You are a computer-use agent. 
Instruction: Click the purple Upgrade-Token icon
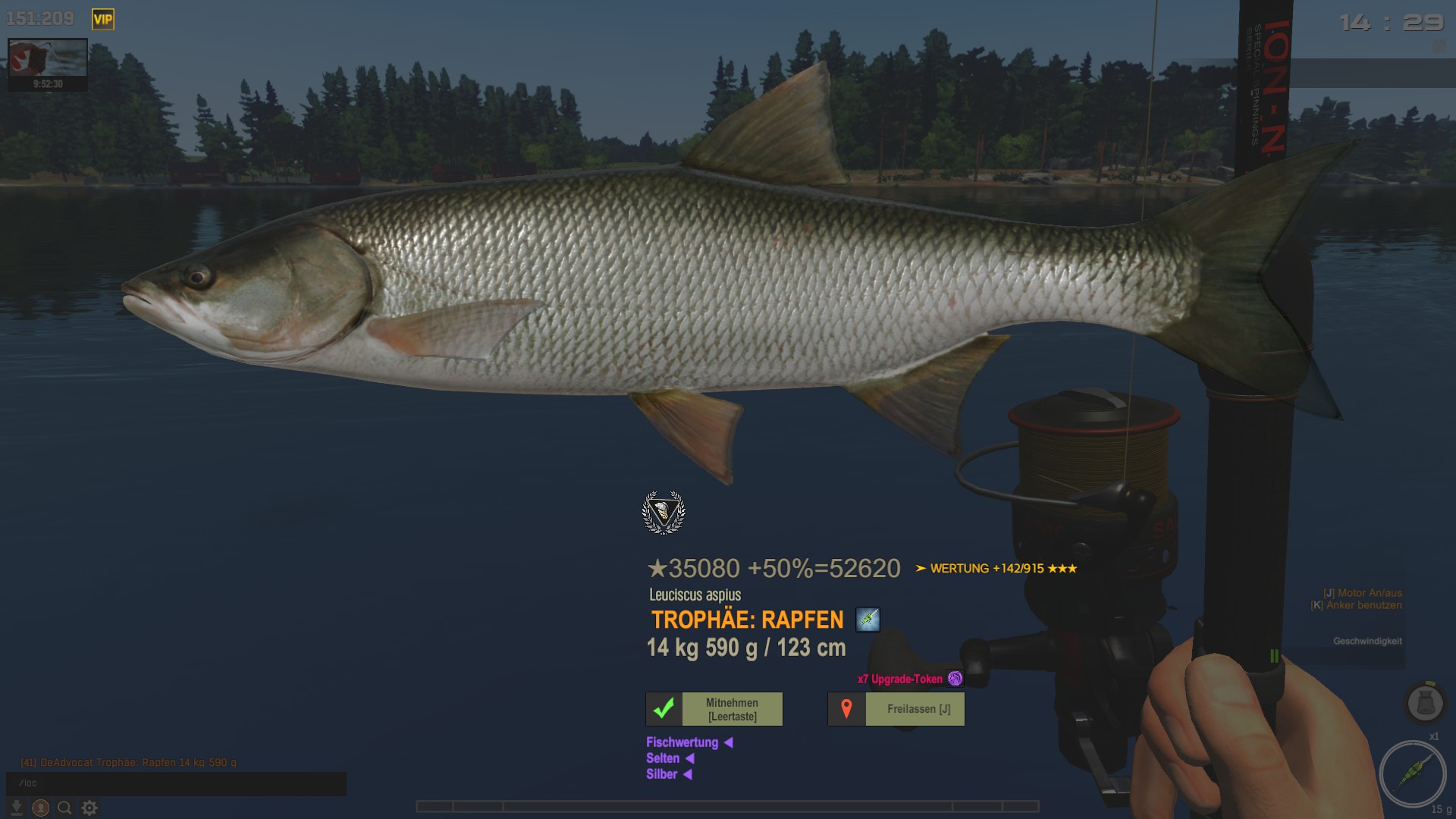tap(955, 679)
